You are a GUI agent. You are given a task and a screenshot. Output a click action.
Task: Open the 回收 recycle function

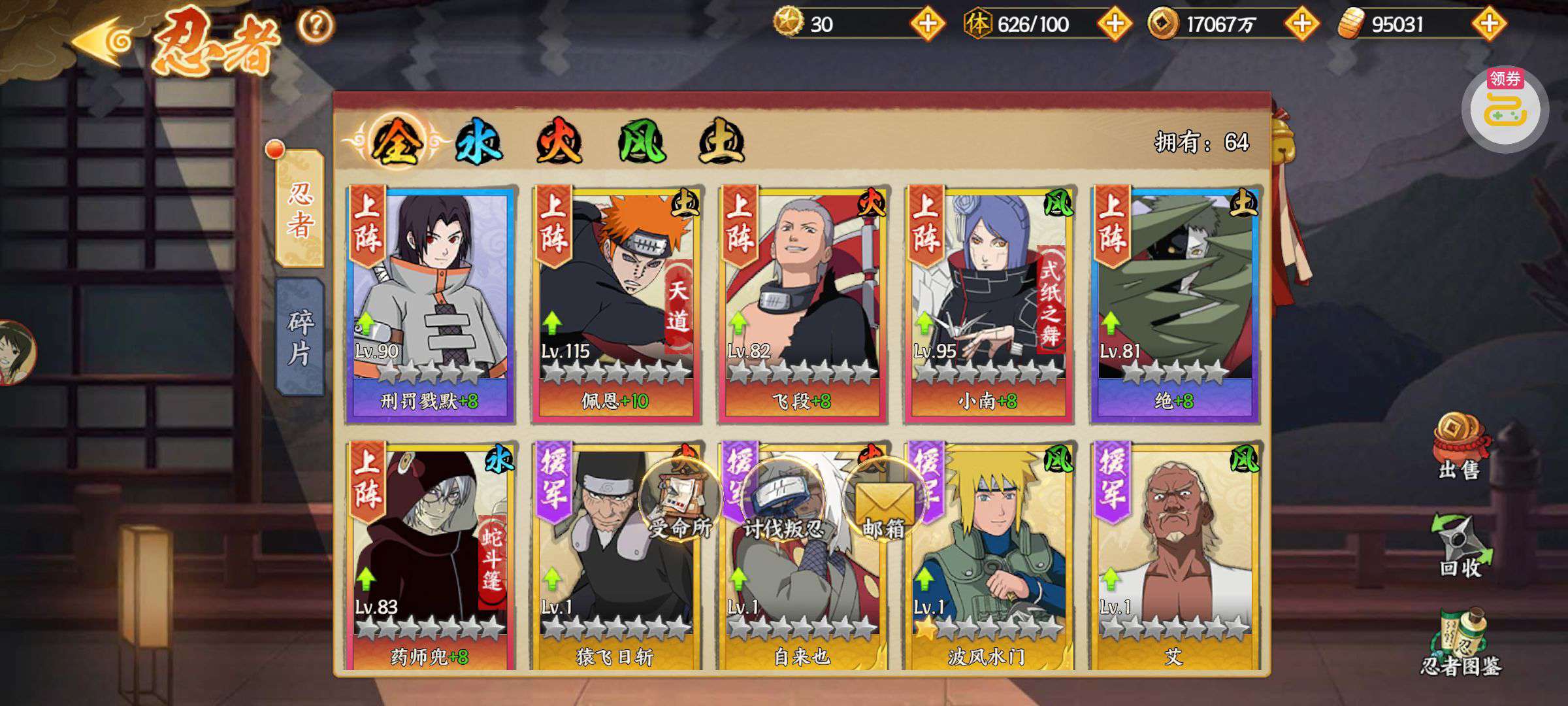(x=1460, y=546)
